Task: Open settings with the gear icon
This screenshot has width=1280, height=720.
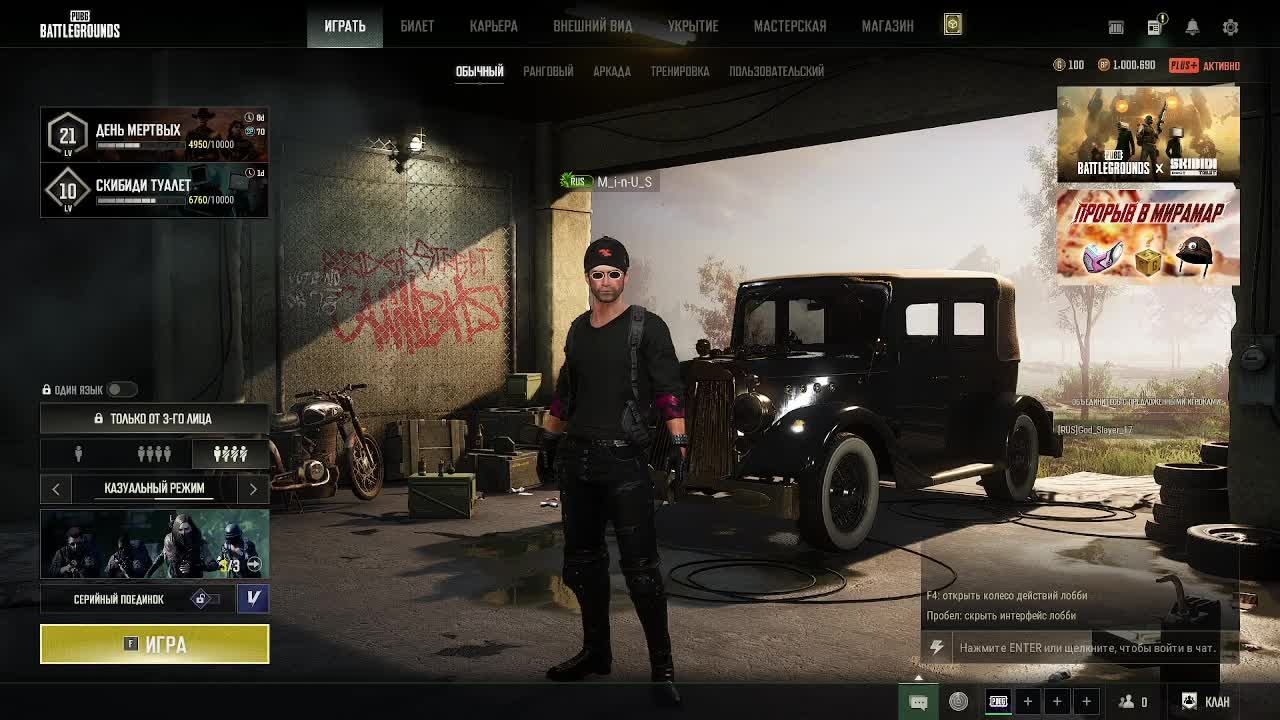Action: (x=1230, y=27)
